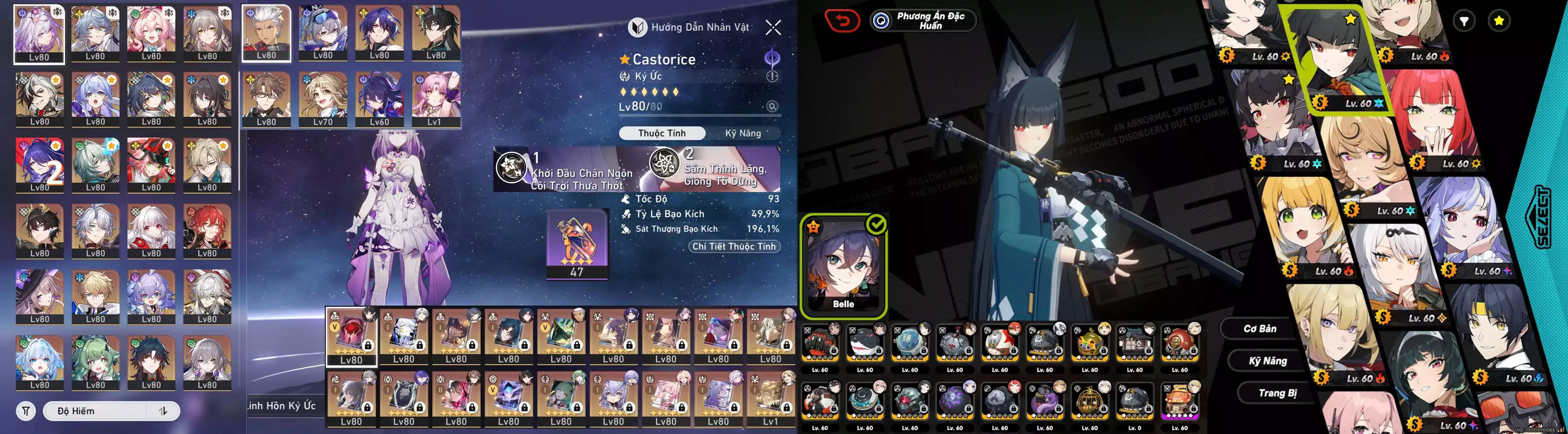This screenshot has width=1568, height=434.
Task: Click the red back arrow button
Action: [842, 21]
